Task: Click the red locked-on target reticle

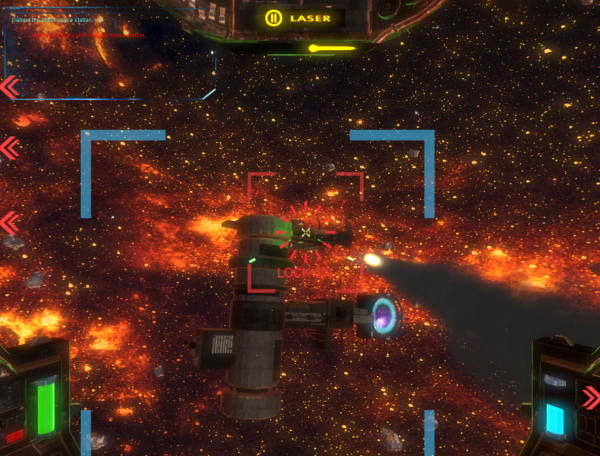Action: pyautogui.click(x=305, y=232)
